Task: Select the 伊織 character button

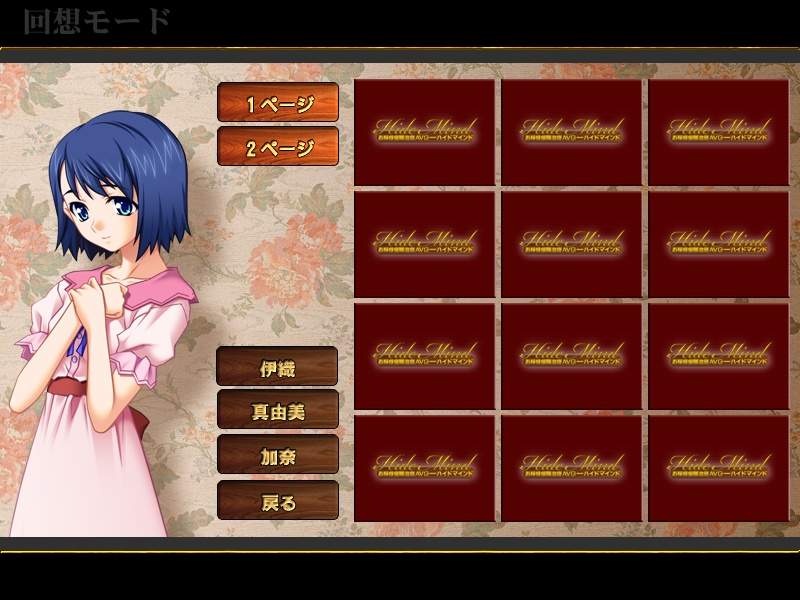Action: 277,366
